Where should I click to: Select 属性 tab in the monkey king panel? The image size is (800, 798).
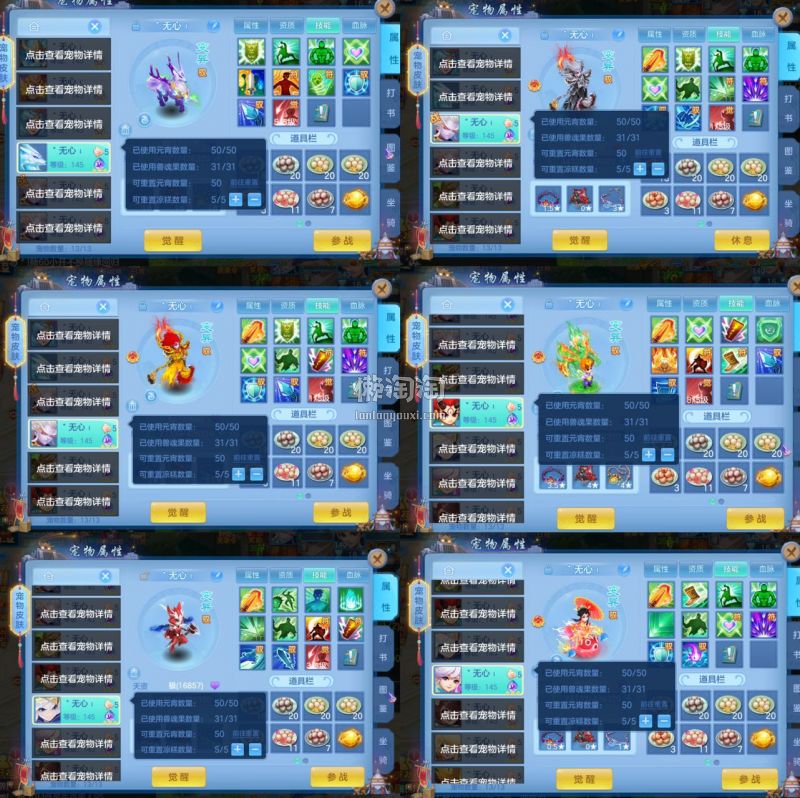point(253,306)
